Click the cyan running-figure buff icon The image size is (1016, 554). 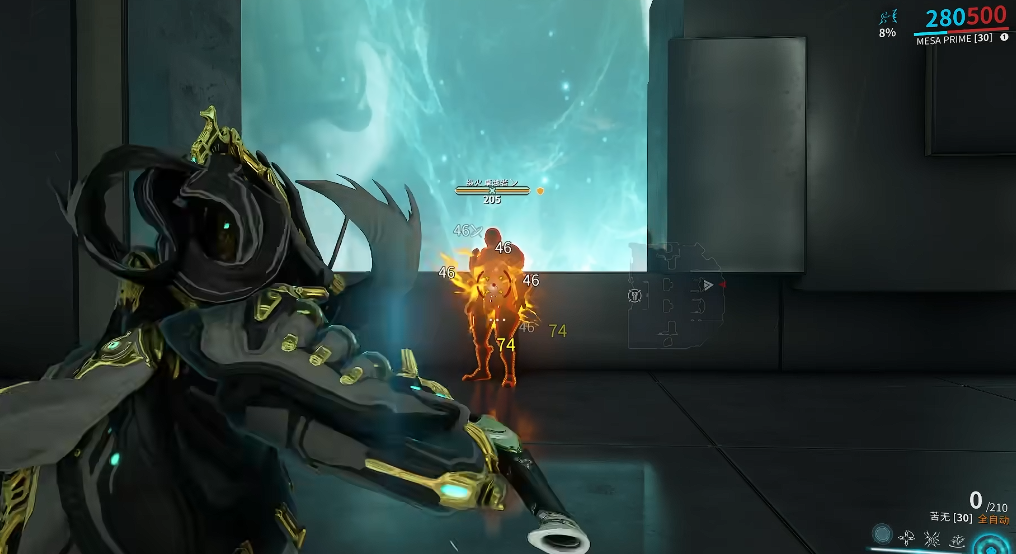click(887, 17)
